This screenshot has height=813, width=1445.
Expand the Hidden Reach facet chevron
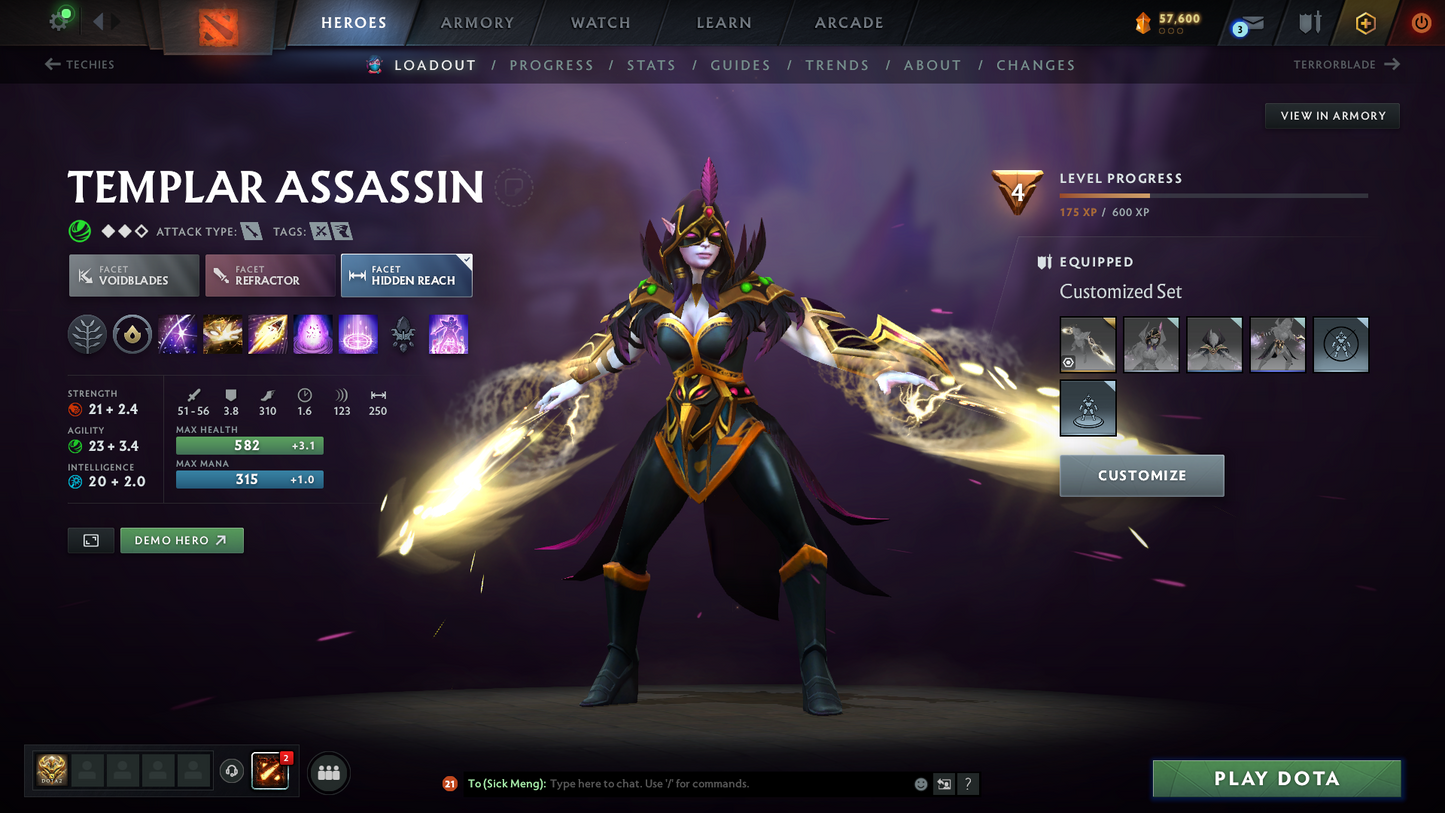pos(465,258)
